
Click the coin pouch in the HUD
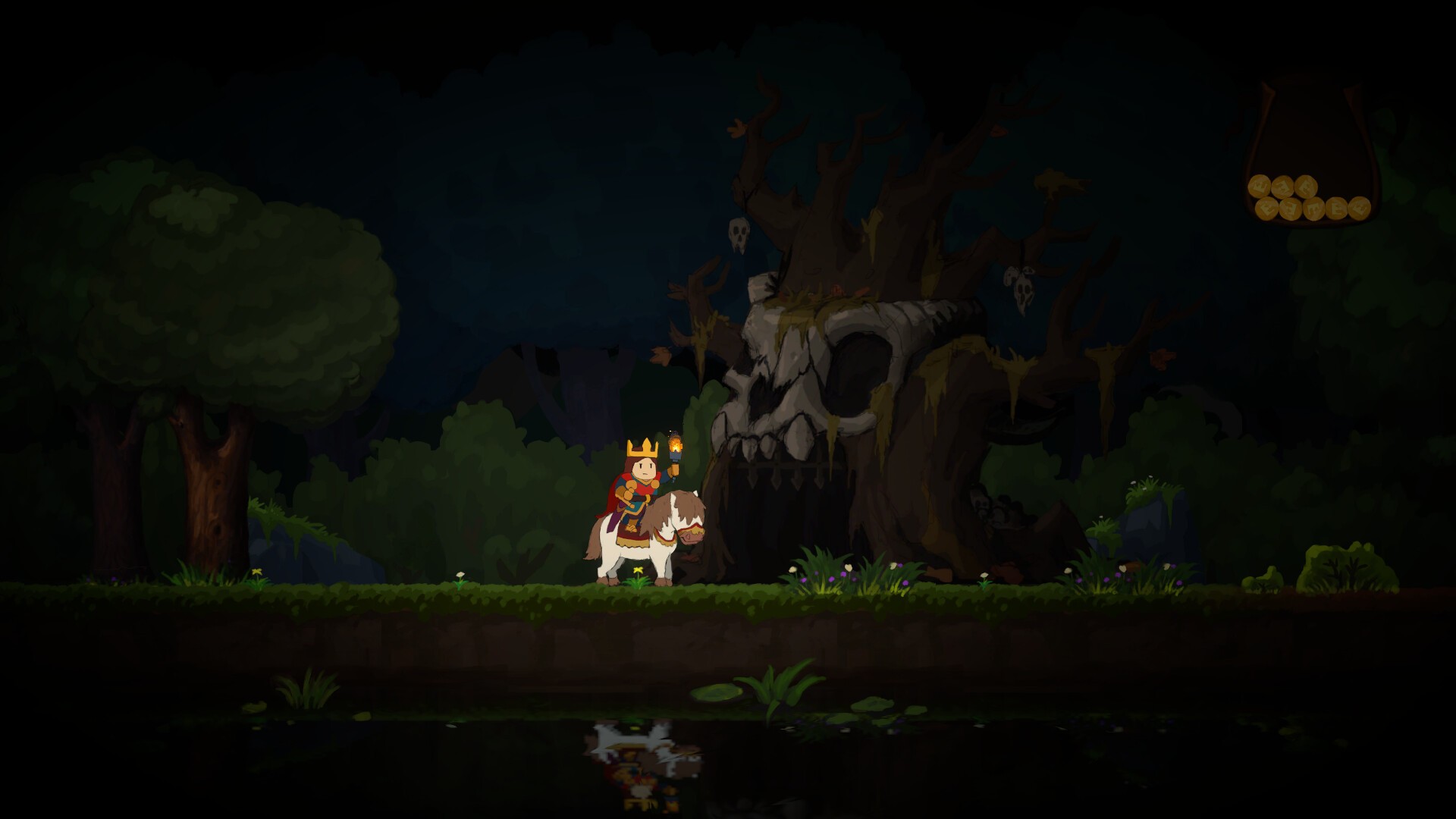coord(1310,159)
